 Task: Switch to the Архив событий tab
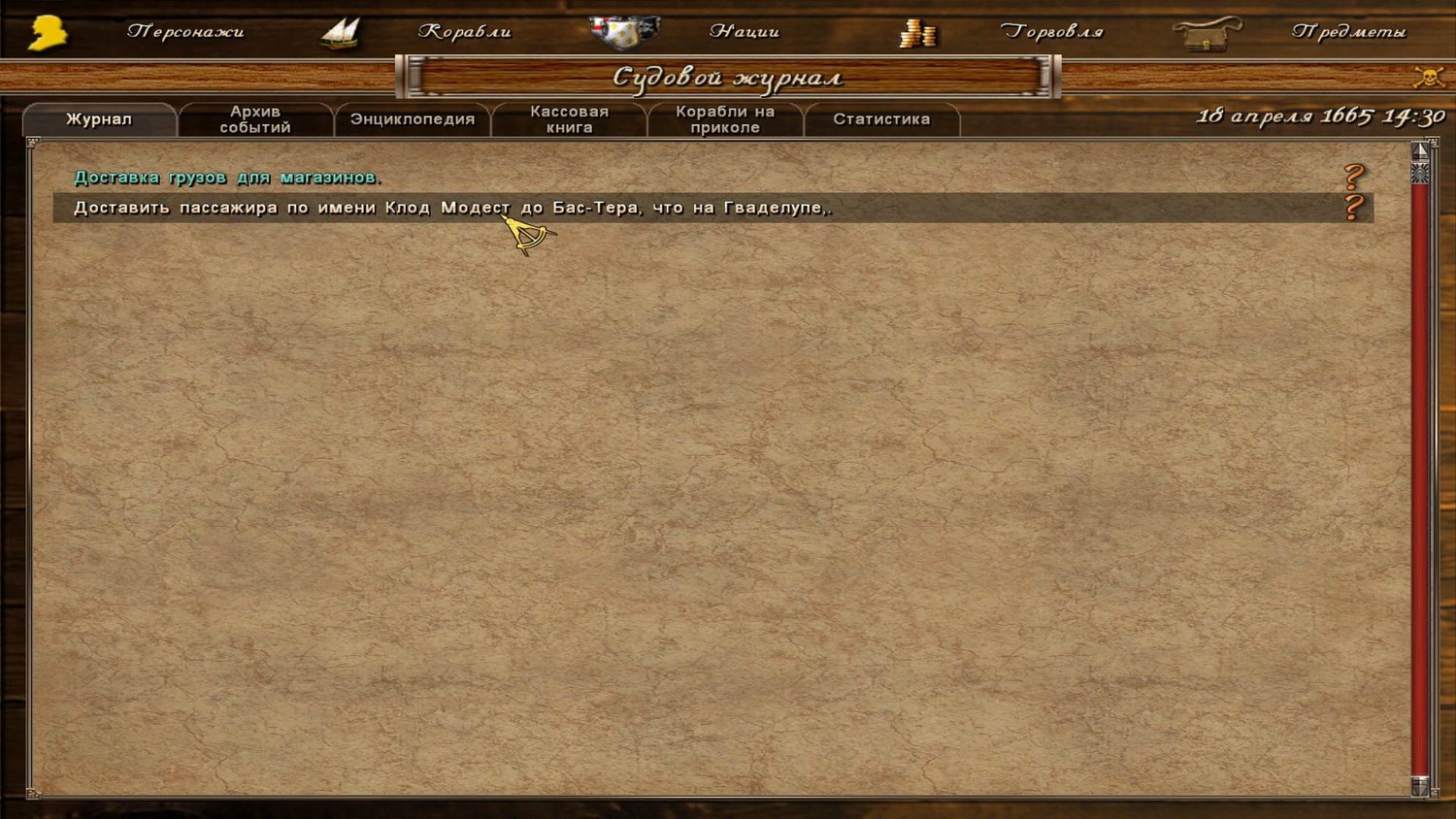255,119
